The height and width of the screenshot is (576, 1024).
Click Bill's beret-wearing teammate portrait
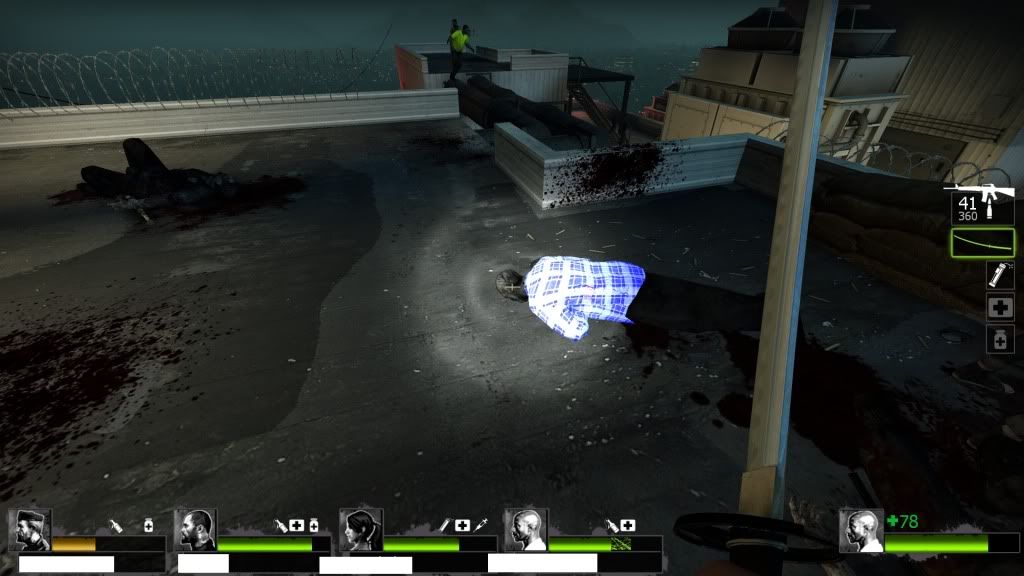pos(30,530)
